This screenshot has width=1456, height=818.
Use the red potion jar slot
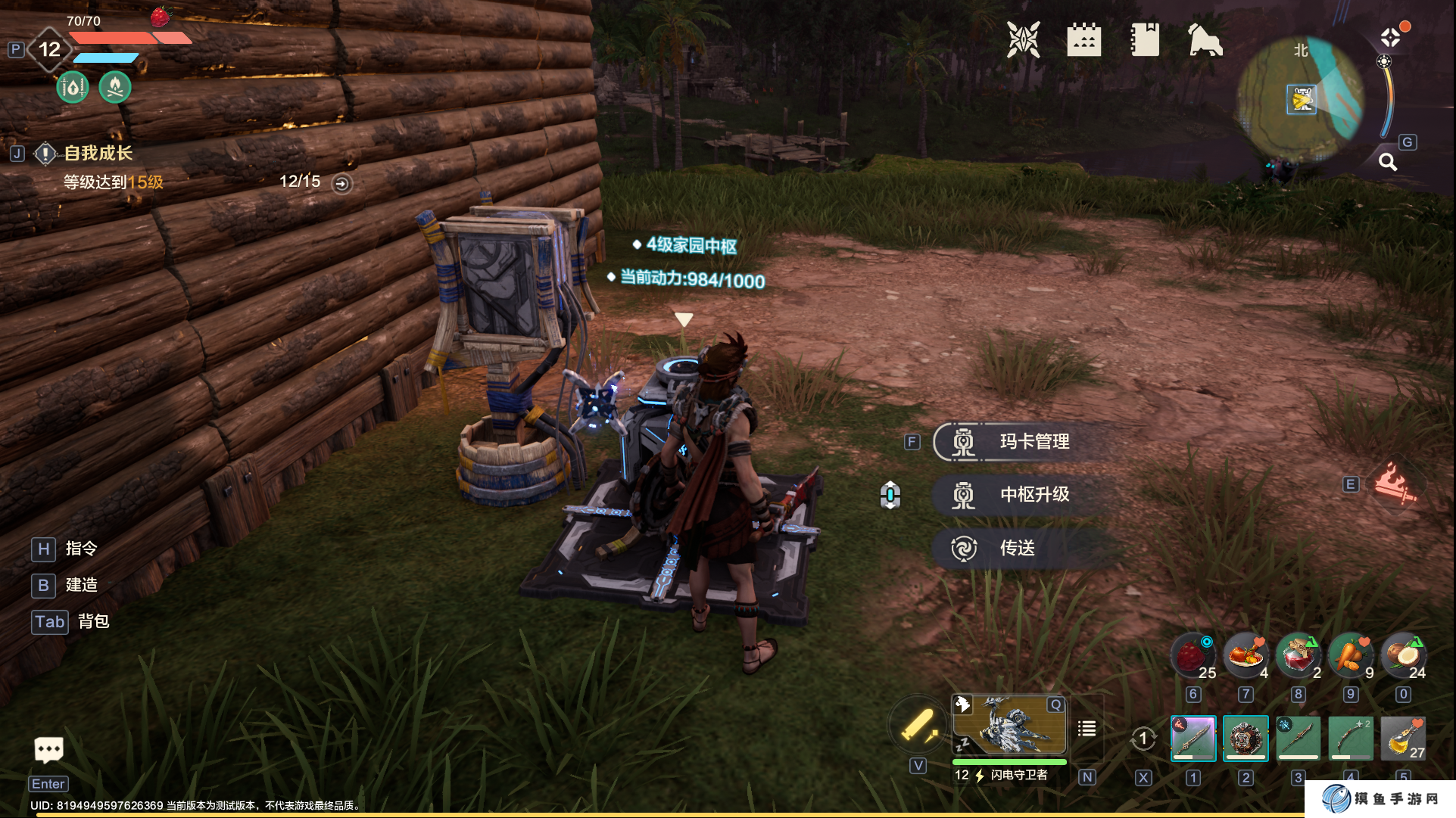[x=1299, y=655]
